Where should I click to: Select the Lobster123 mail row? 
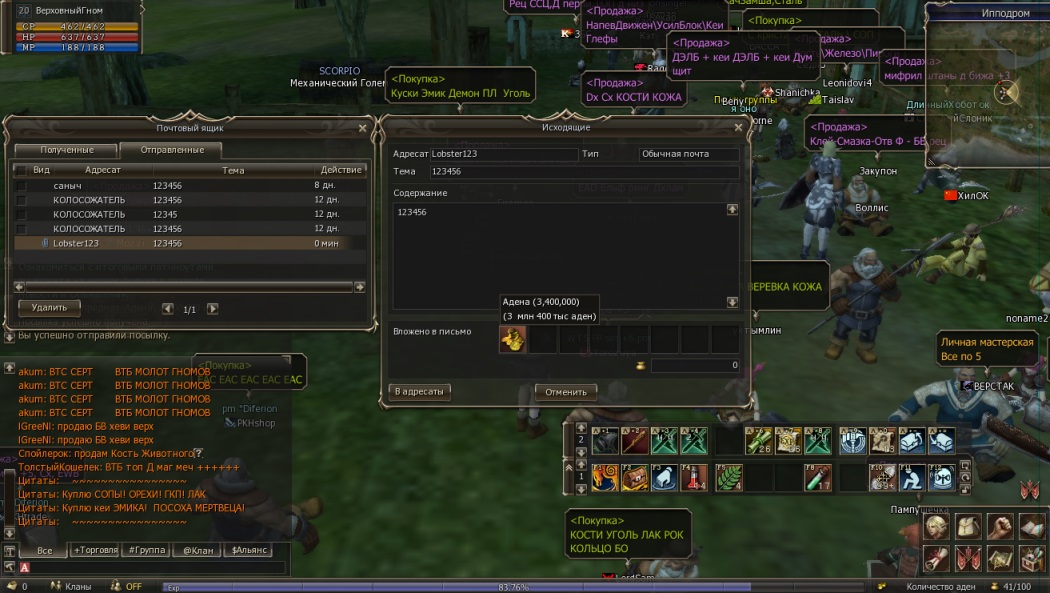(180, 243)
